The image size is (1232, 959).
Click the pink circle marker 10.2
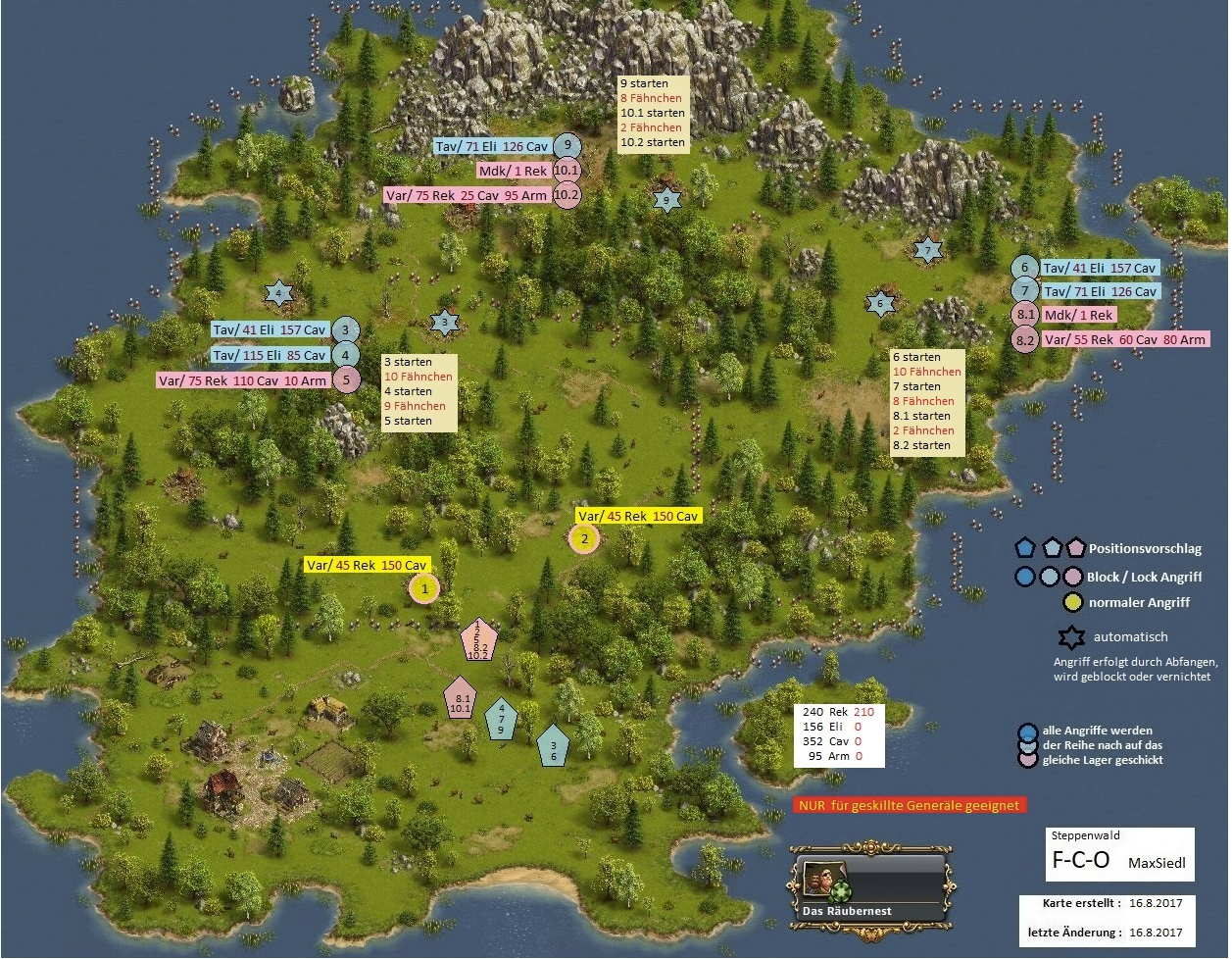pyautogui.click(x=567, y=195)
